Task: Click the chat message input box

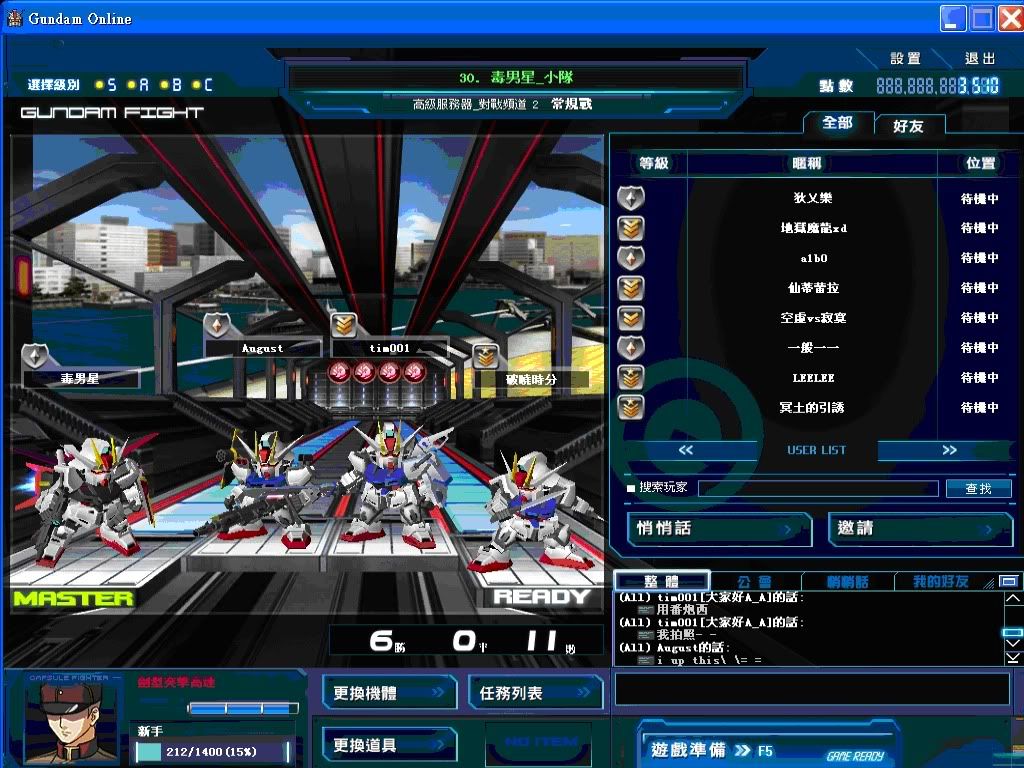Action: (811, 689)
